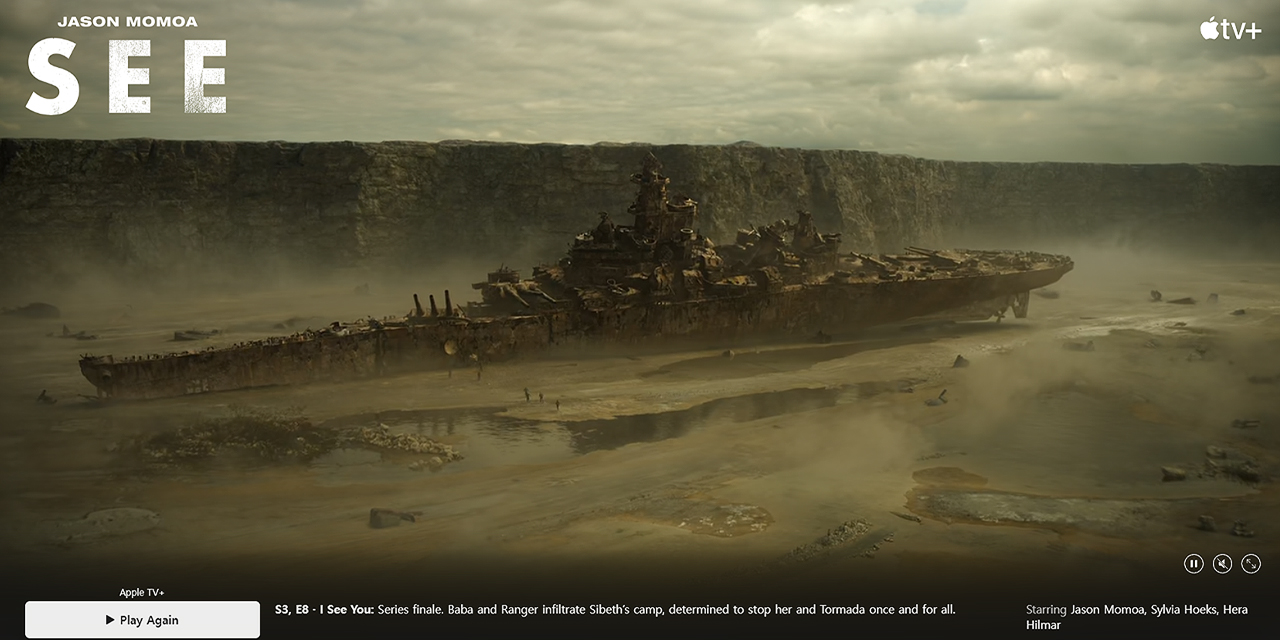The image size is (1280, 640).
Task: Expand the trailer to full screen
Action: point(1251,564)
